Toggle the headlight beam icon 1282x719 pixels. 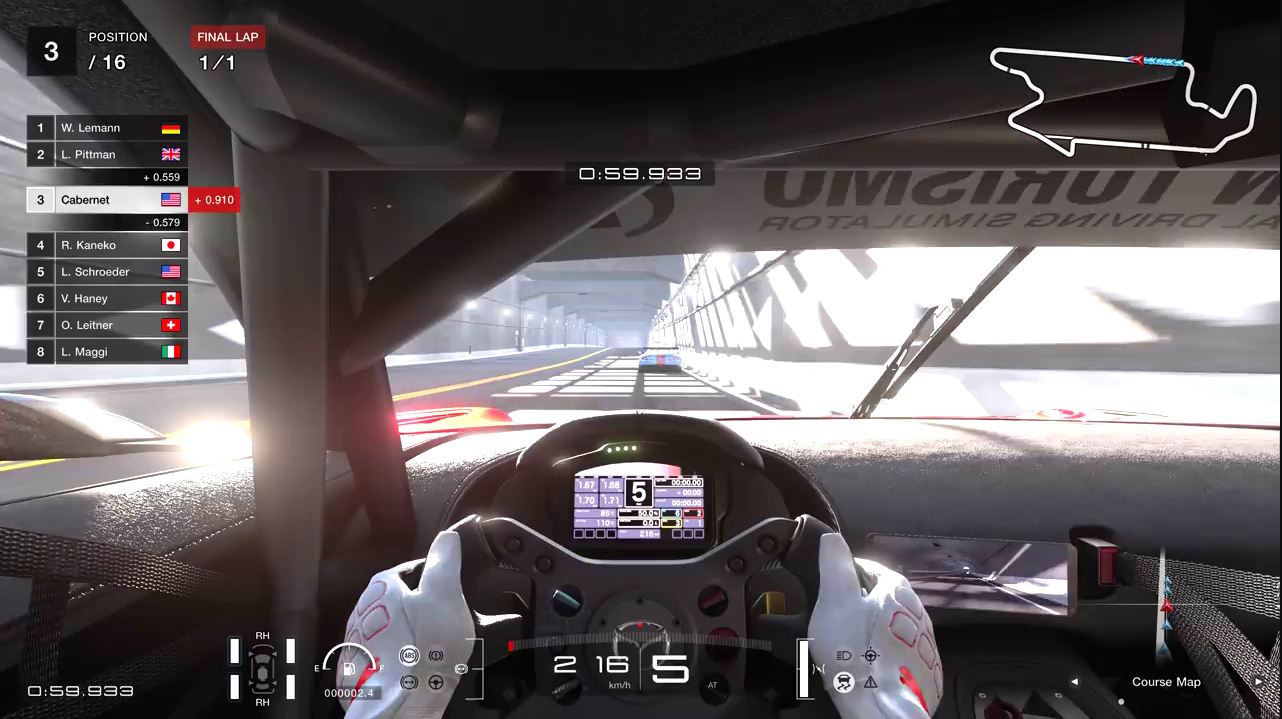[x=843, y=656]
